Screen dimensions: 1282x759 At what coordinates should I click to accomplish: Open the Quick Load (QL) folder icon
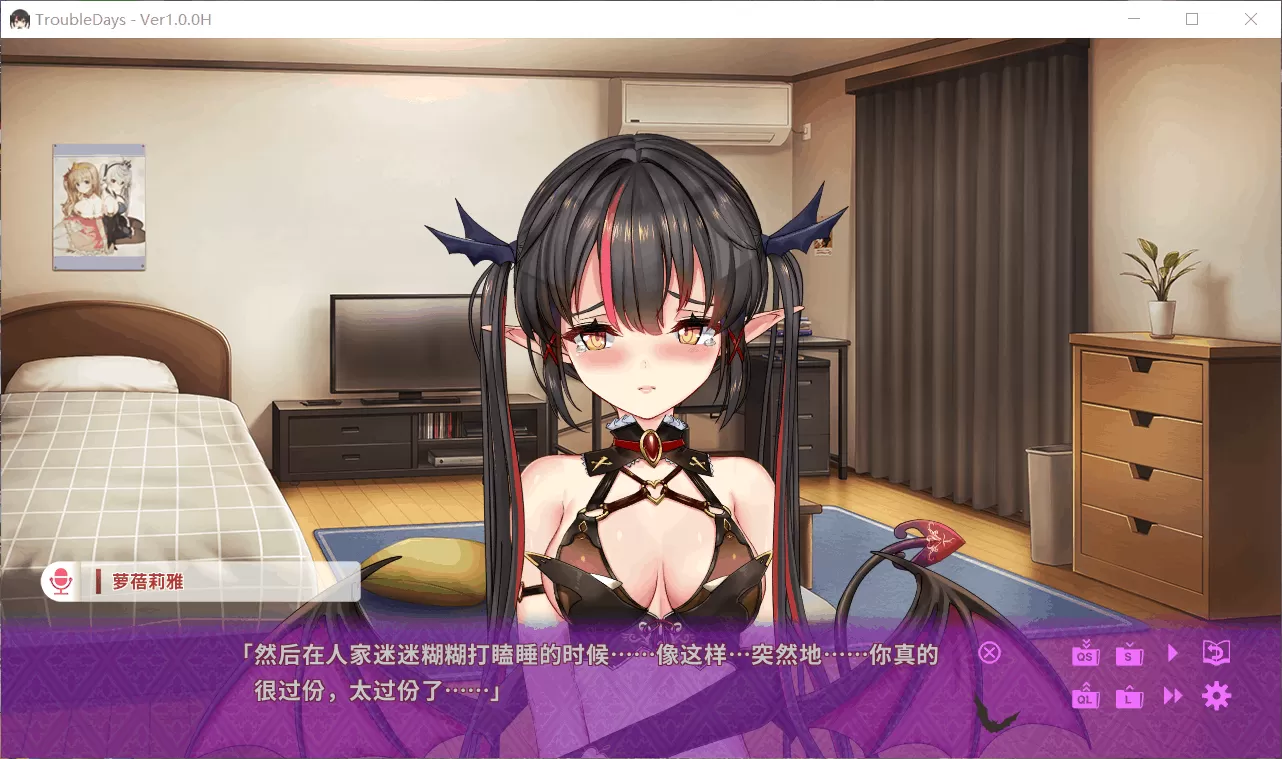(x=1086, y=699)
